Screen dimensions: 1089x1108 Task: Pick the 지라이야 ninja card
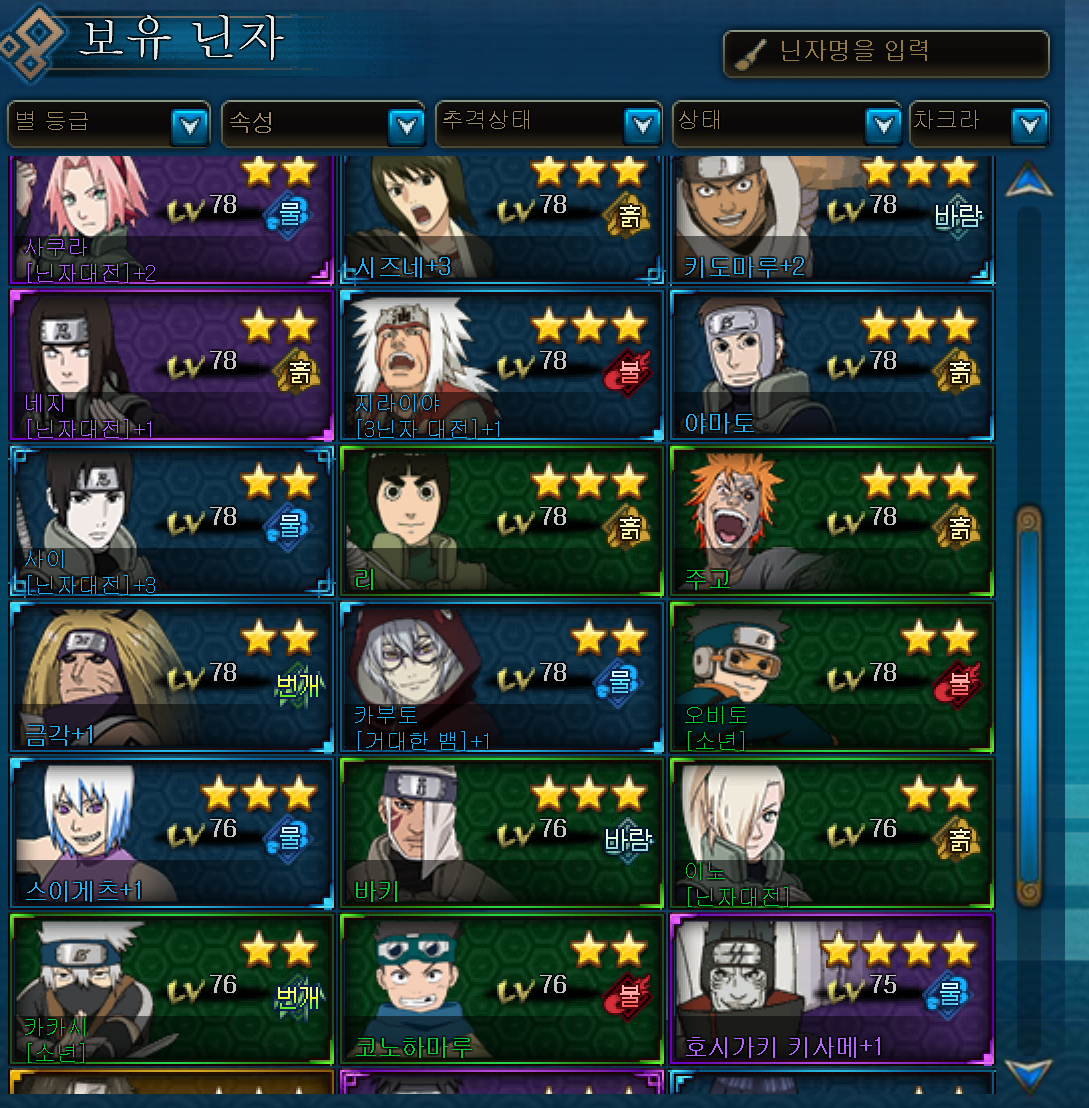pos(502,365)
